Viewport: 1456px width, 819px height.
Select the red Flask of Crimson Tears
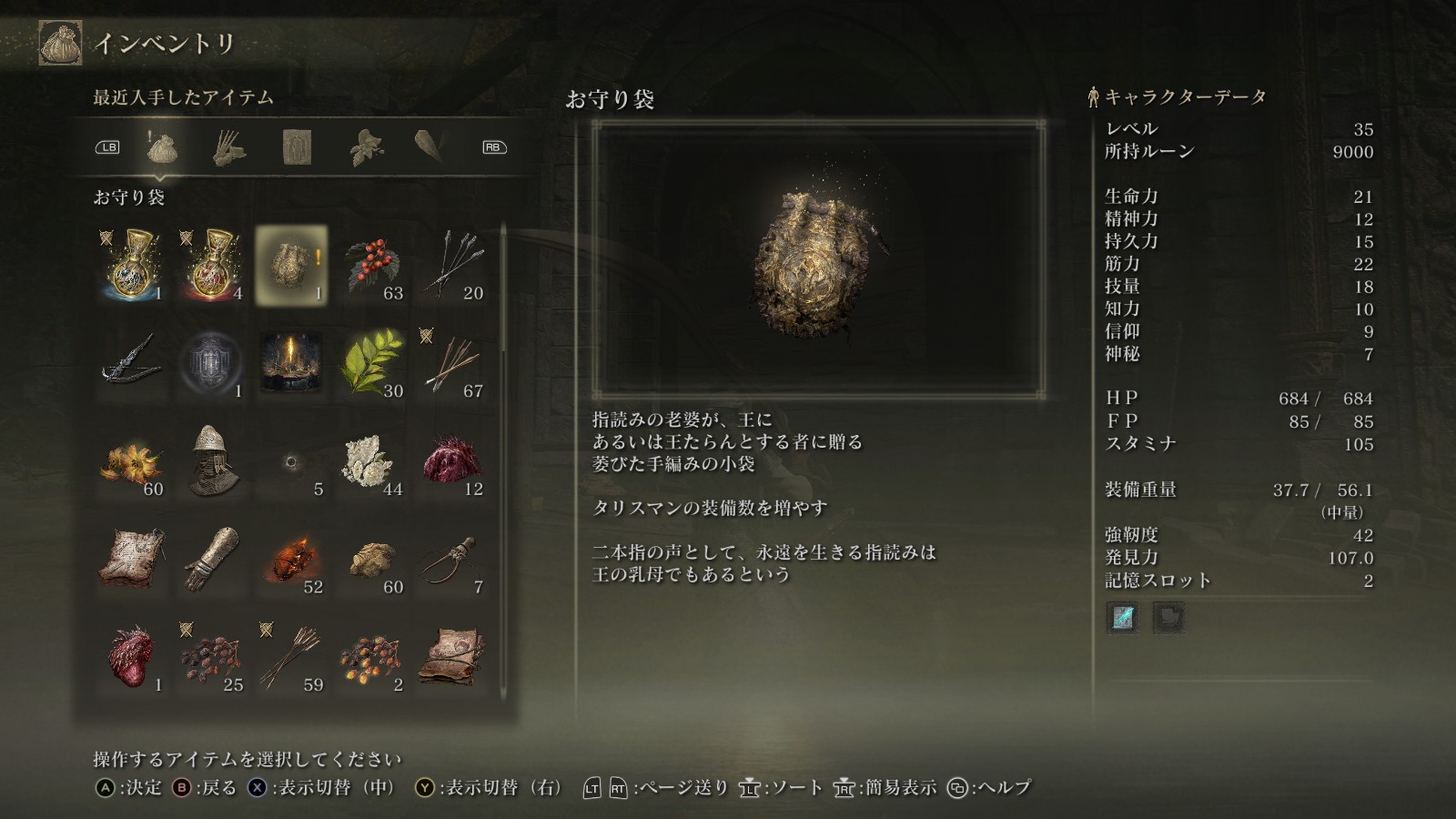(x=211, y=265)
